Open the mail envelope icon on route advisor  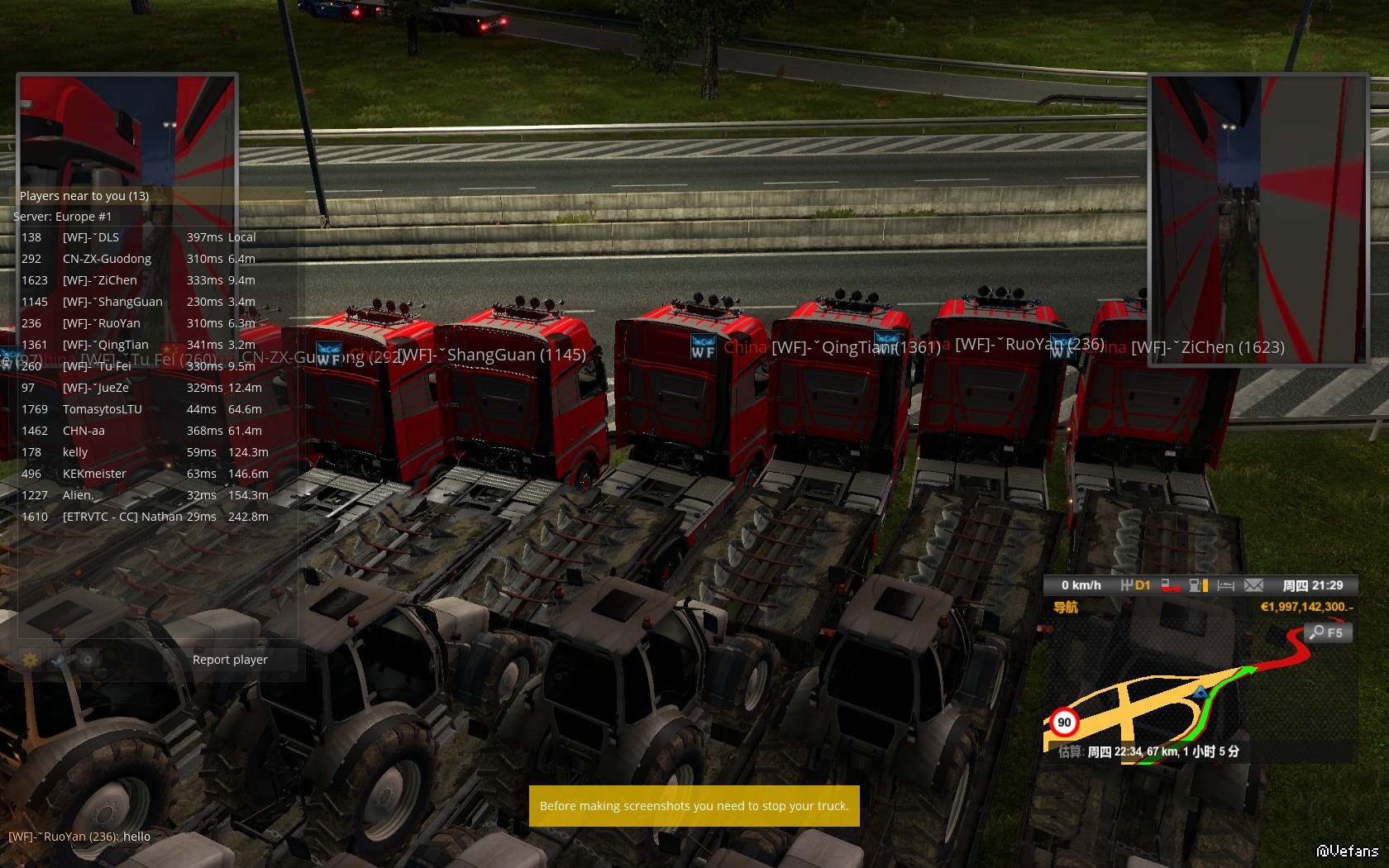(x=1253, y=585)
